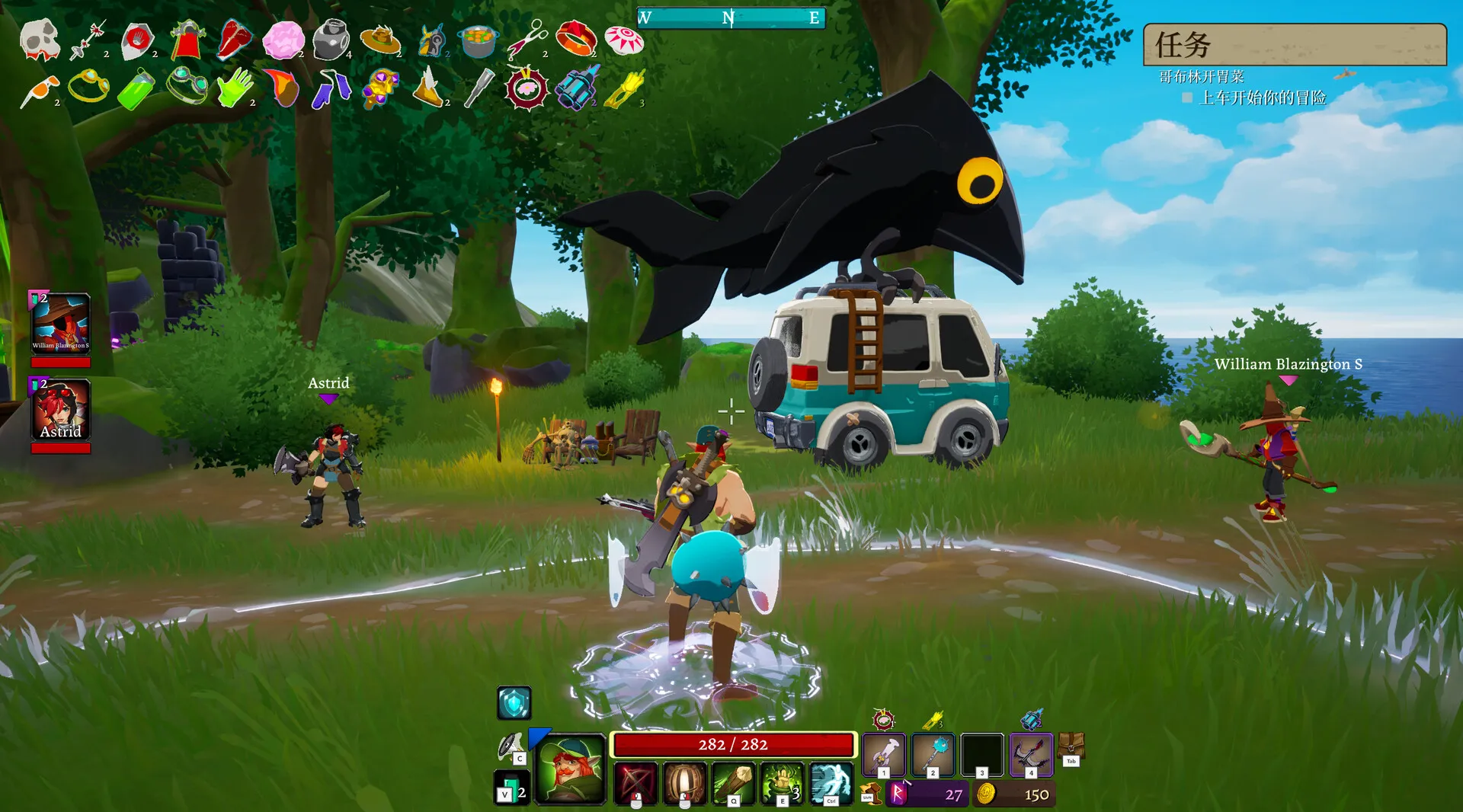Select the pink brain item icon
The width and height of the screenshot is (1463, 812).
coord(283,40)
